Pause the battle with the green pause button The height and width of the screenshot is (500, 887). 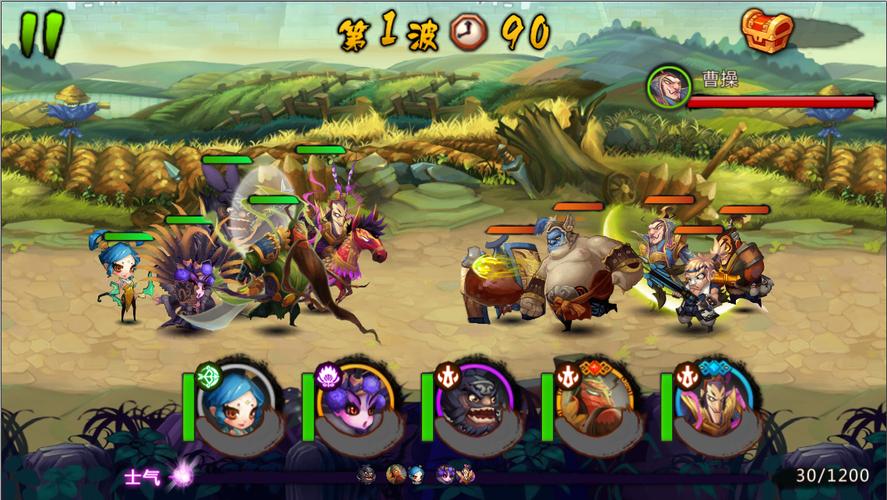click(x=41, y=33)
